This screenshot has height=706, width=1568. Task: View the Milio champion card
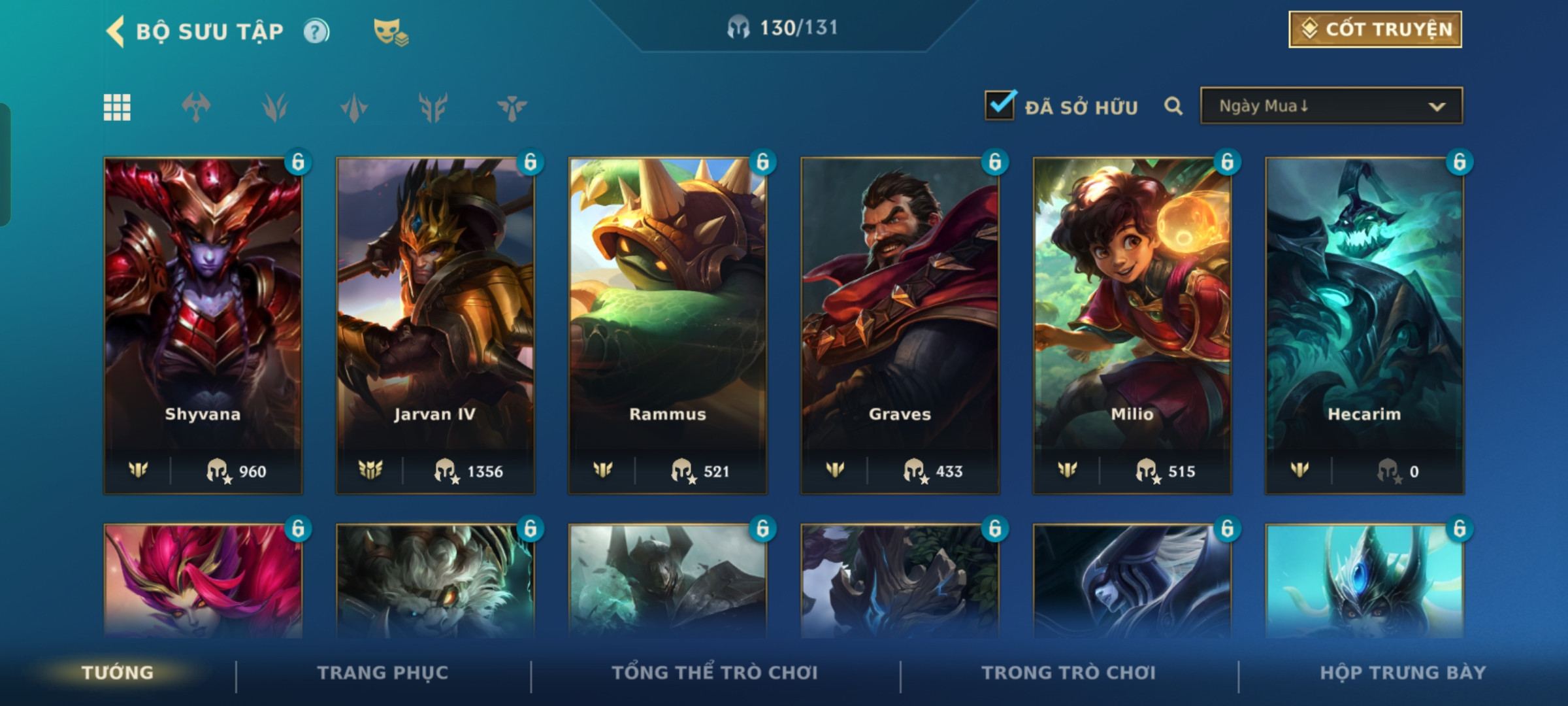point(1132,325)
